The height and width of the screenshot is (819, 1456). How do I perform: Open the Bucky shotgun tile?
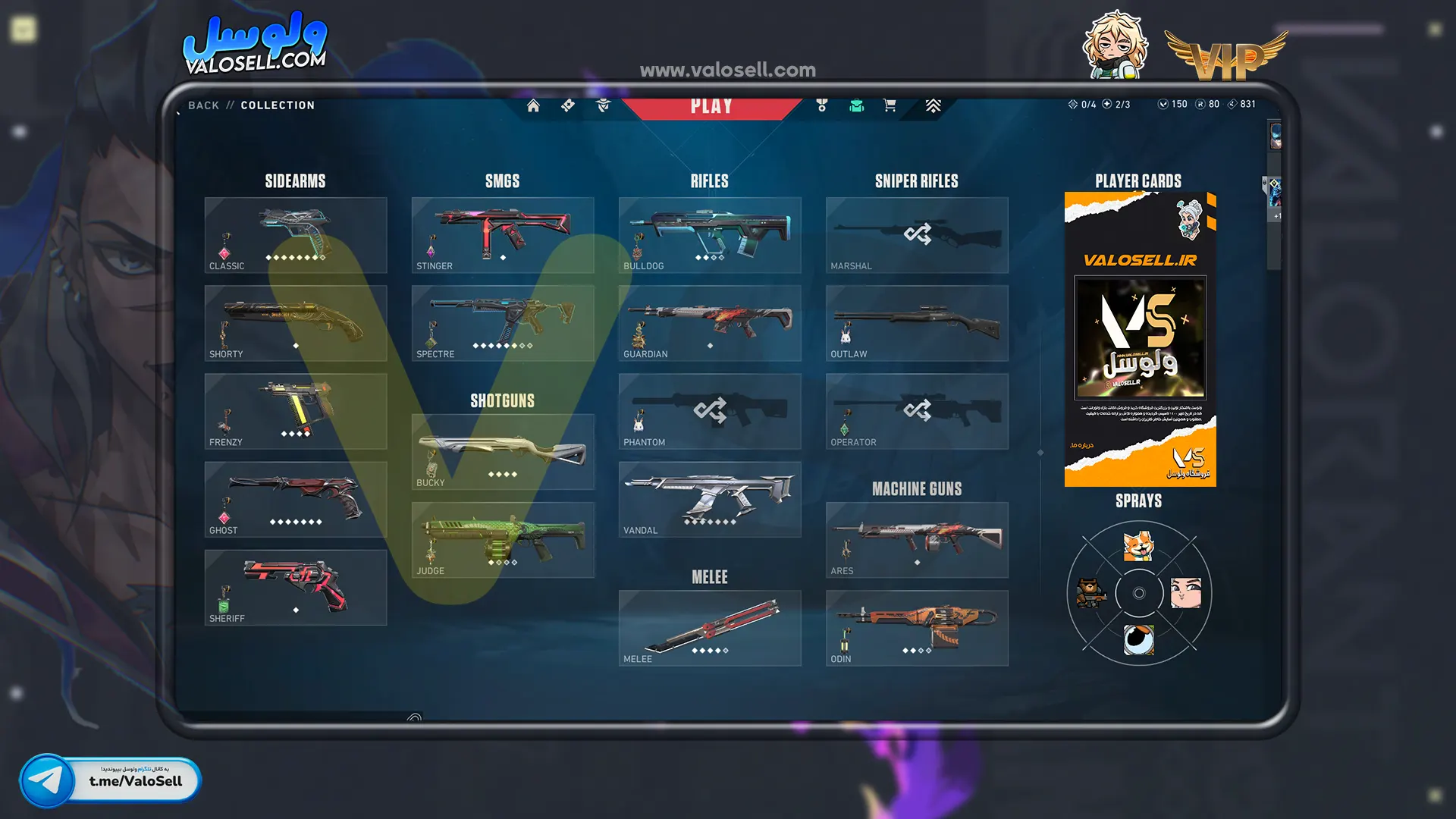[503, 452]
